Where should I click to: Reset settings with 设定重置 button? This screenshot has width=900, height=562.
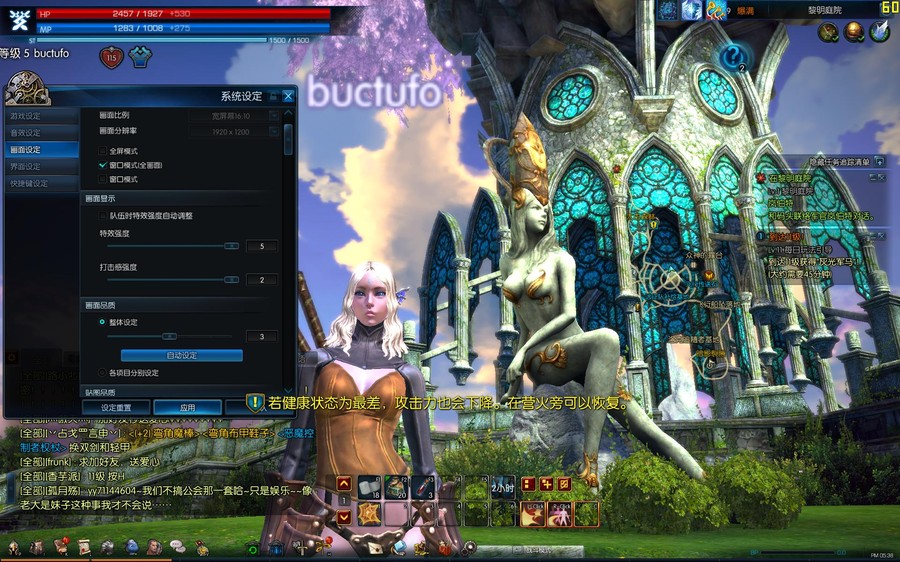pos(117,408)
